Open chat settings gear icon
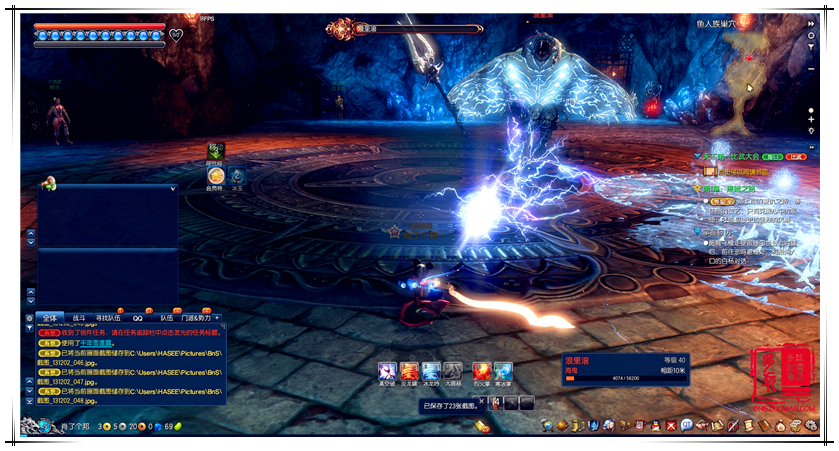Image resolution: width=839 pixels, height=451 pixels. (x=29, y=318)
